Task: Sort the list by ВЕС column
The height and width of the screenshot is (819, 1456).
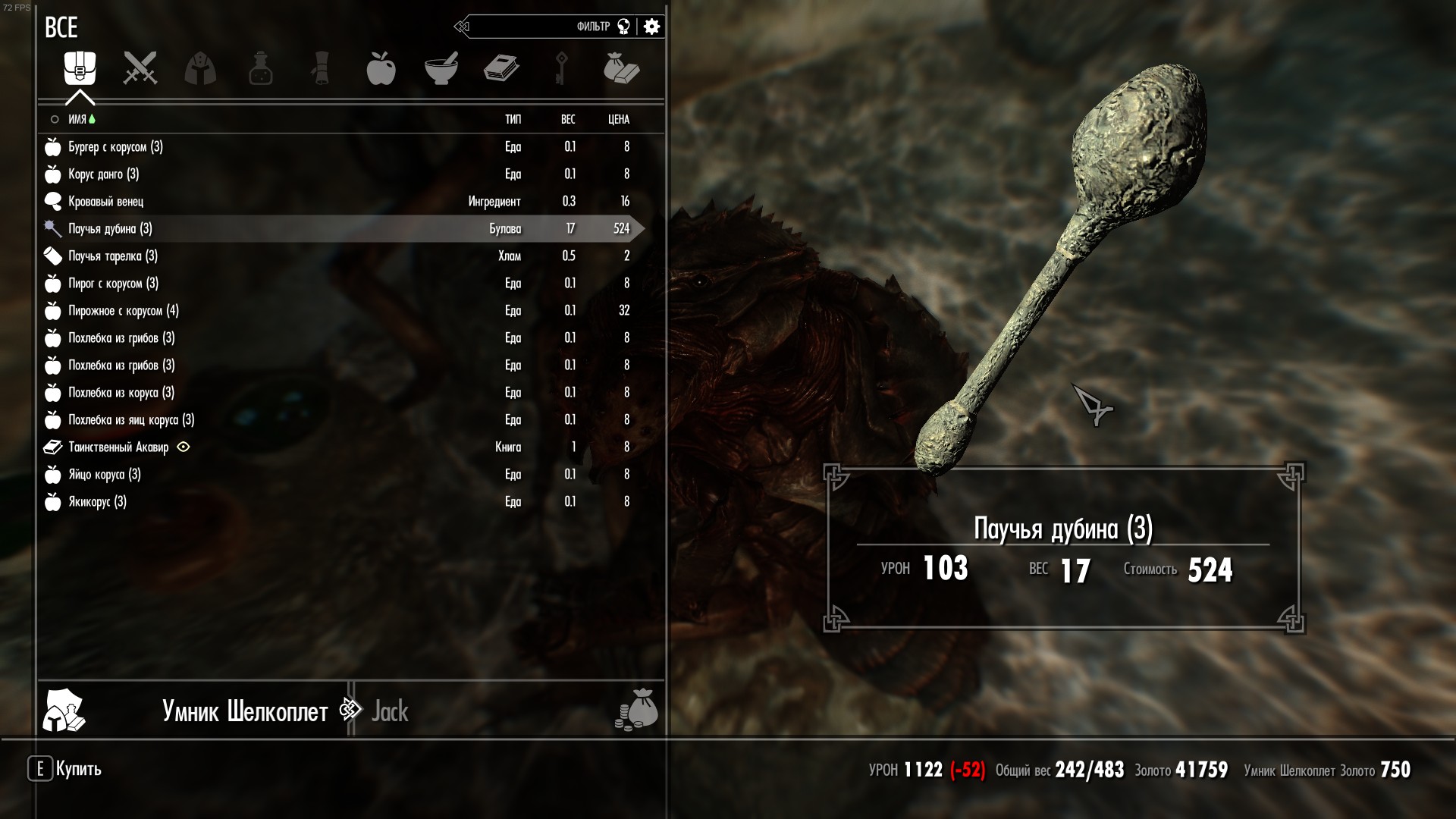Action: pos(568,119)
